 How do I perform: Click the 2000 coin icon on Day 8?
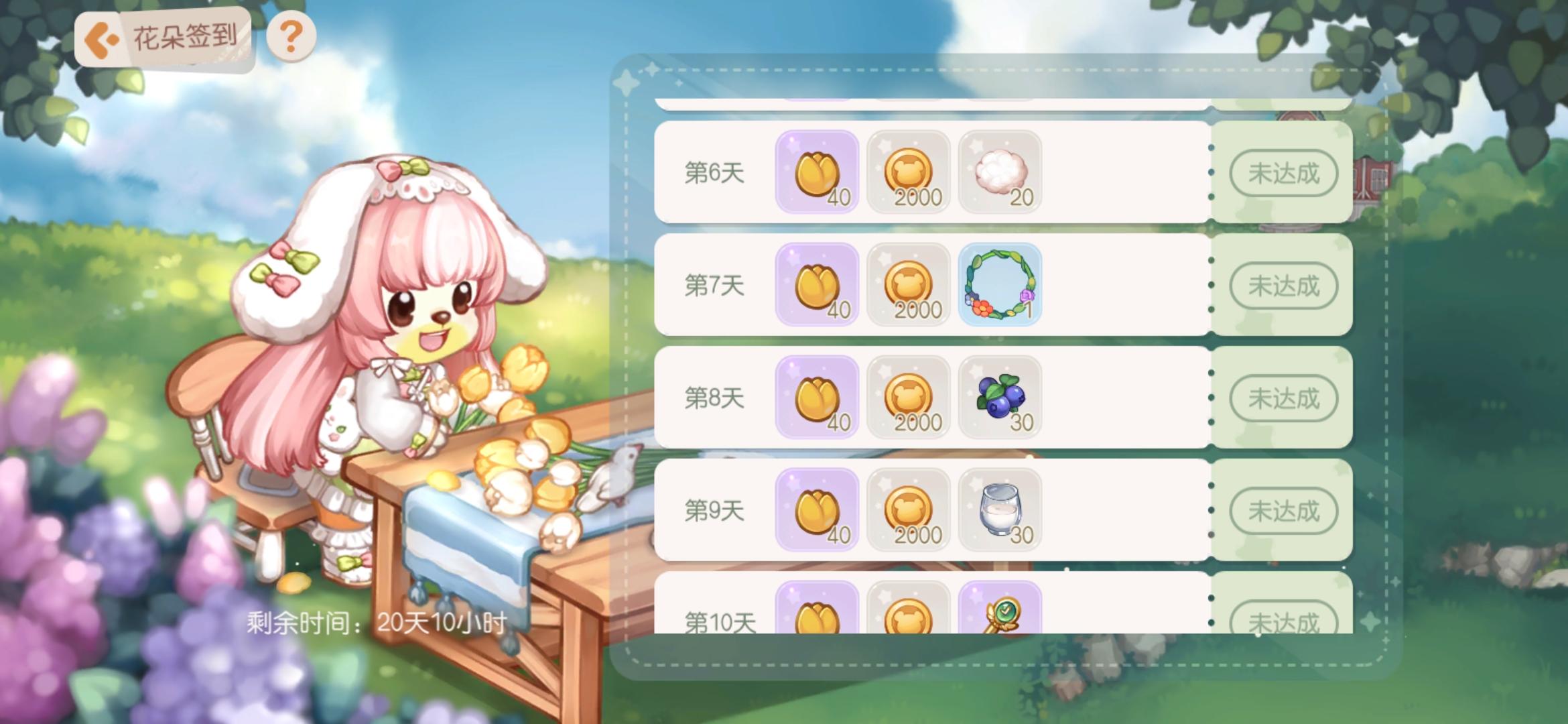pos(909,400)
